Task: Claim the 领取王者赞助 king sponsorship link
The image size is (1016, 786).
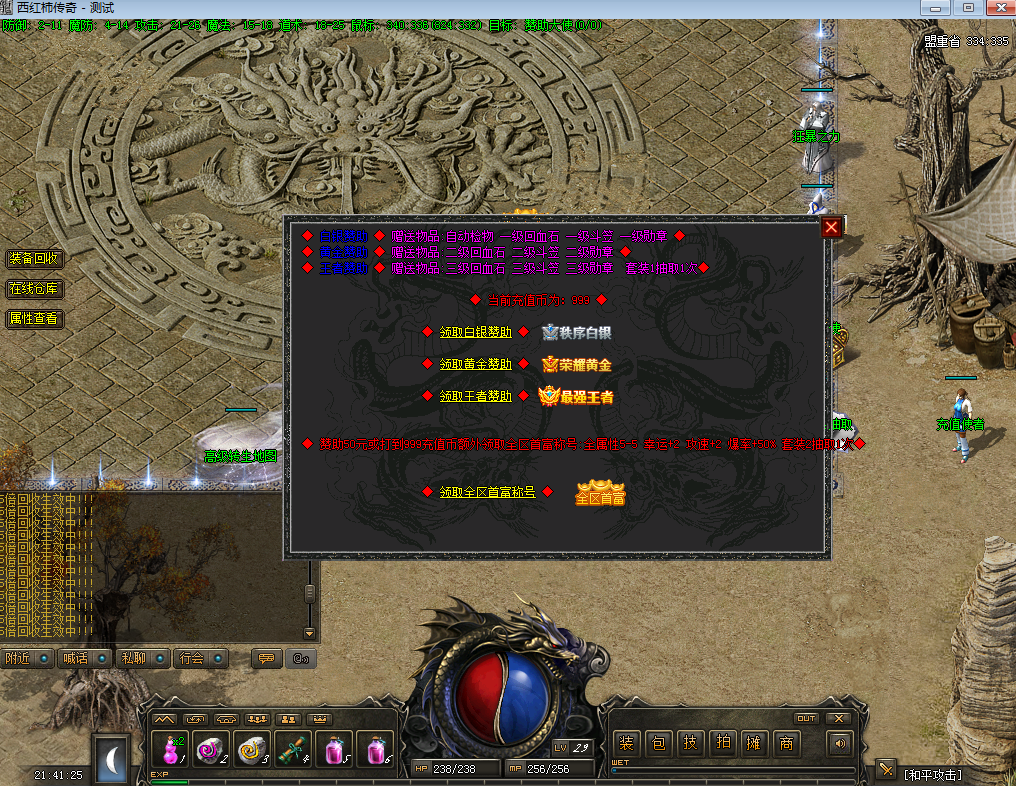Action: click(x=475, y=396)
